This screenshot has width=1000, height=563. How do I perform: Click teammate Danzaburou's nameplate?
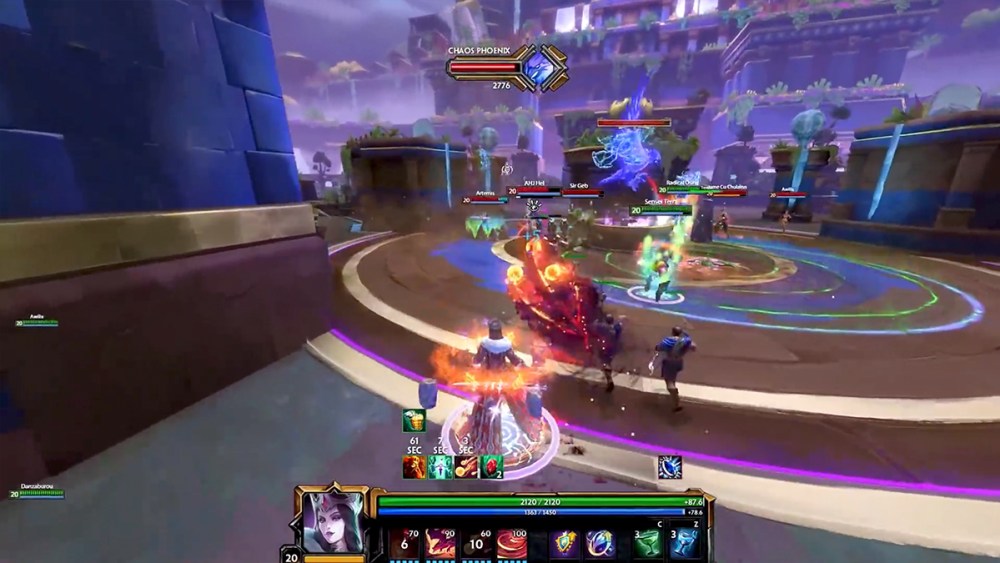[40, 491]
